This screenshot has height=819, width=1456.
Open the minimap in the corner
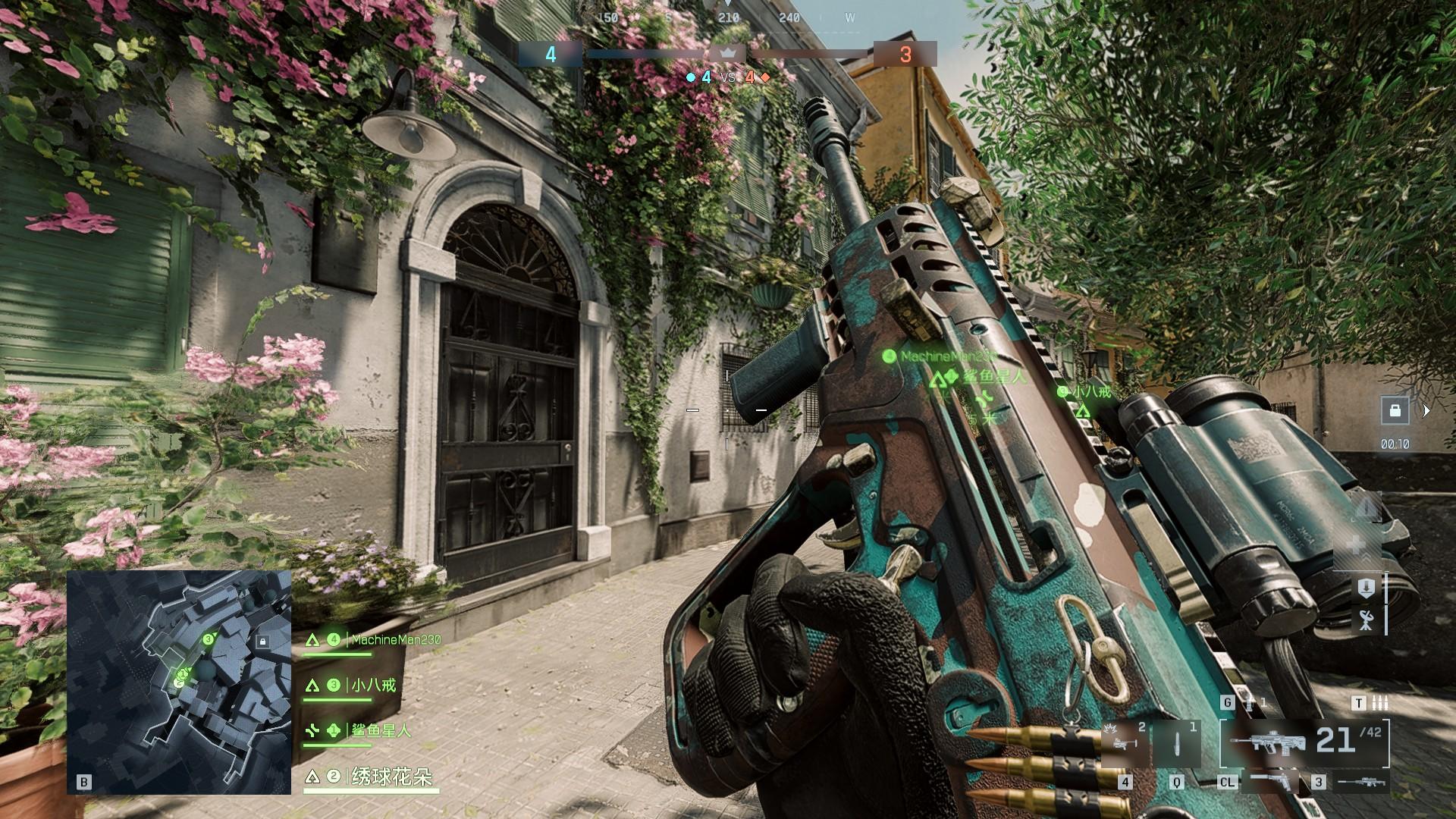coord(179,682)
